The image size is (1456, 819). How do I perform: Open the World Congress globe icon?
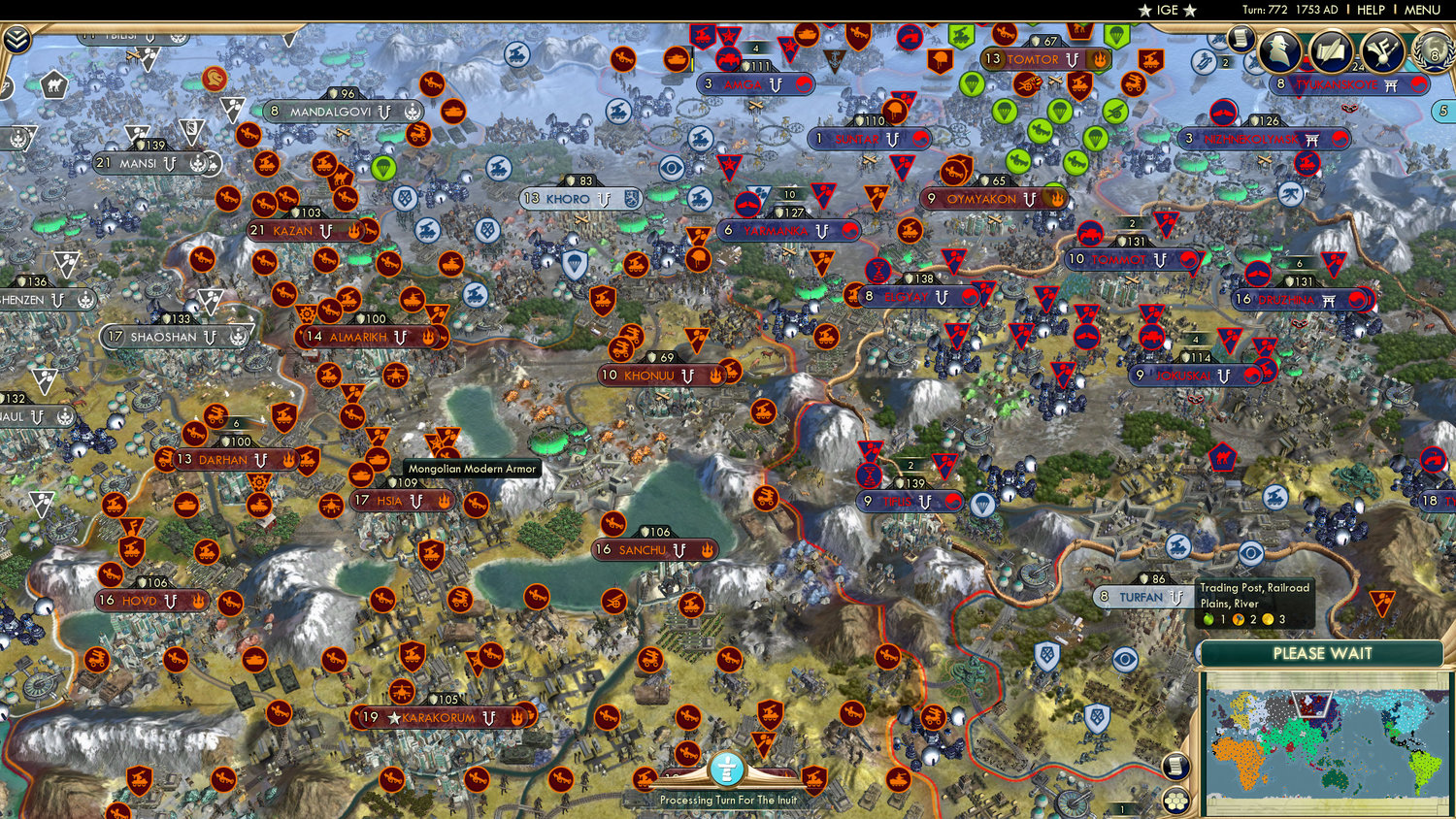1434,51
